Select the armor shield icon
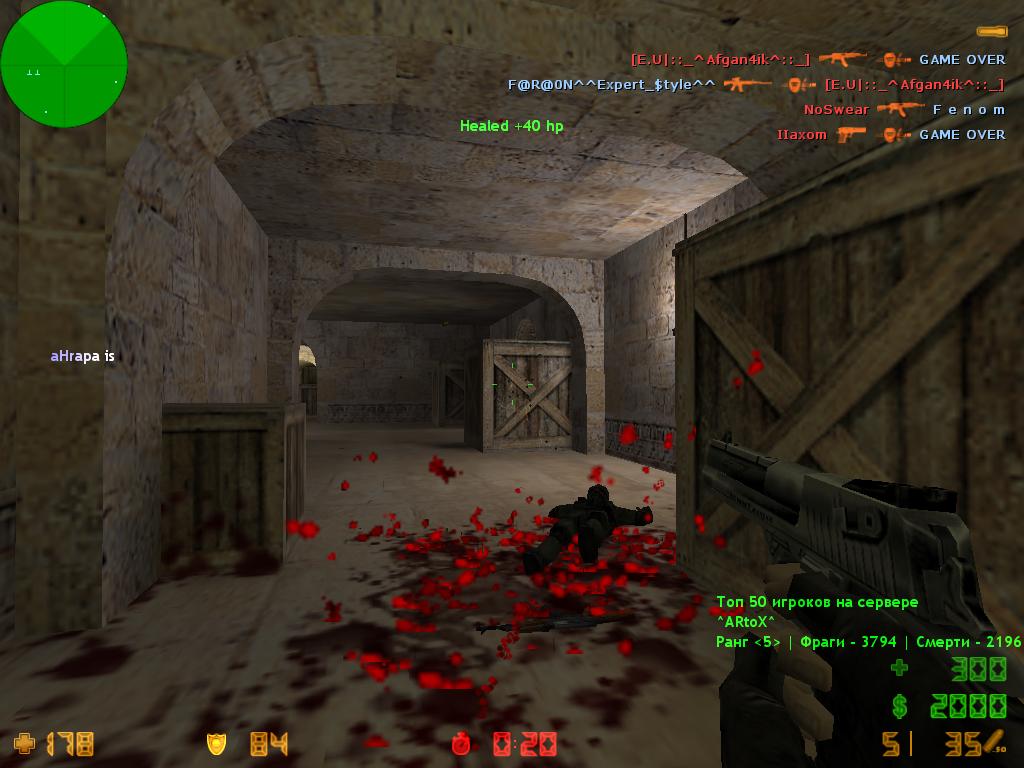The width and height of the screenshot is (1024, 768). tap(216, 743)
